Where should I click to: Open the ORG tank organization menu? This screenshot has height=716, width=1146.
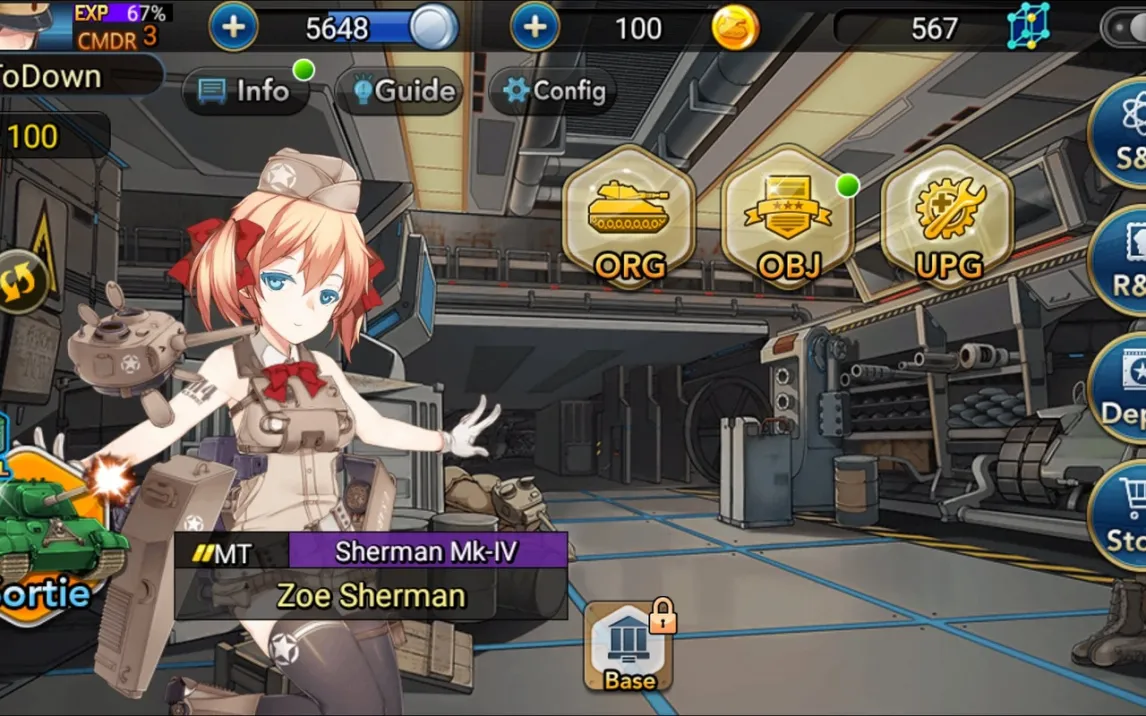(629, 217)
